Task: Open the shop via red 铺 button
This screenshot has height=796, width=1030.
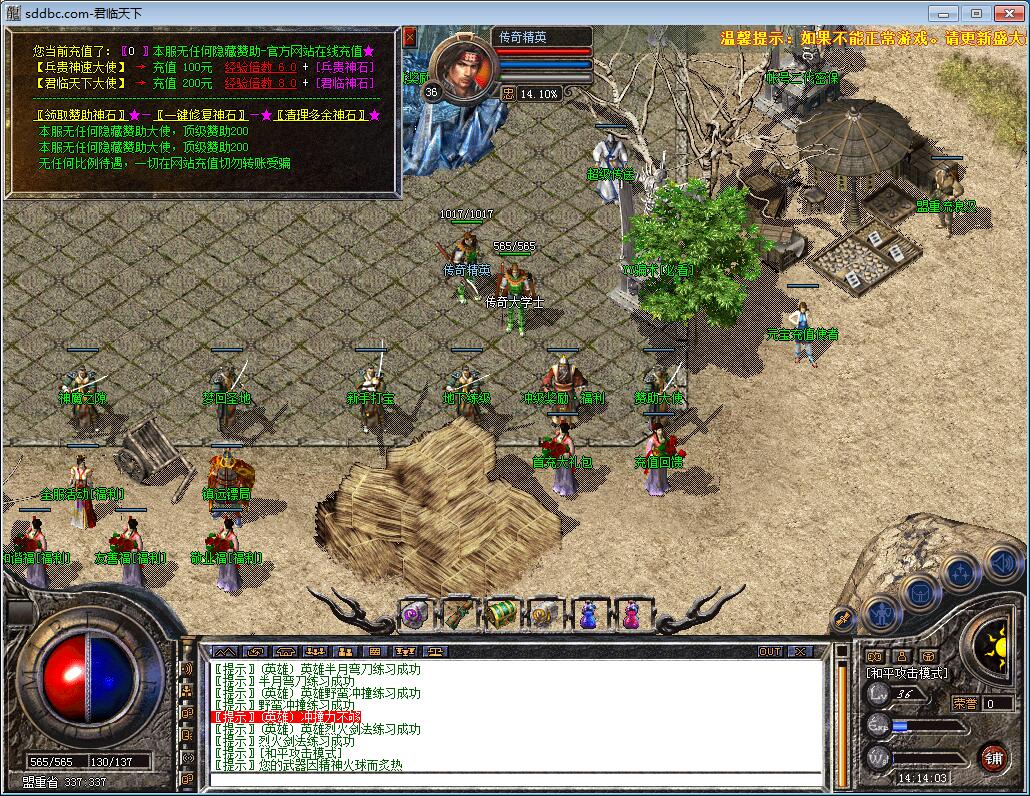Action: click(x=993, y=757)
